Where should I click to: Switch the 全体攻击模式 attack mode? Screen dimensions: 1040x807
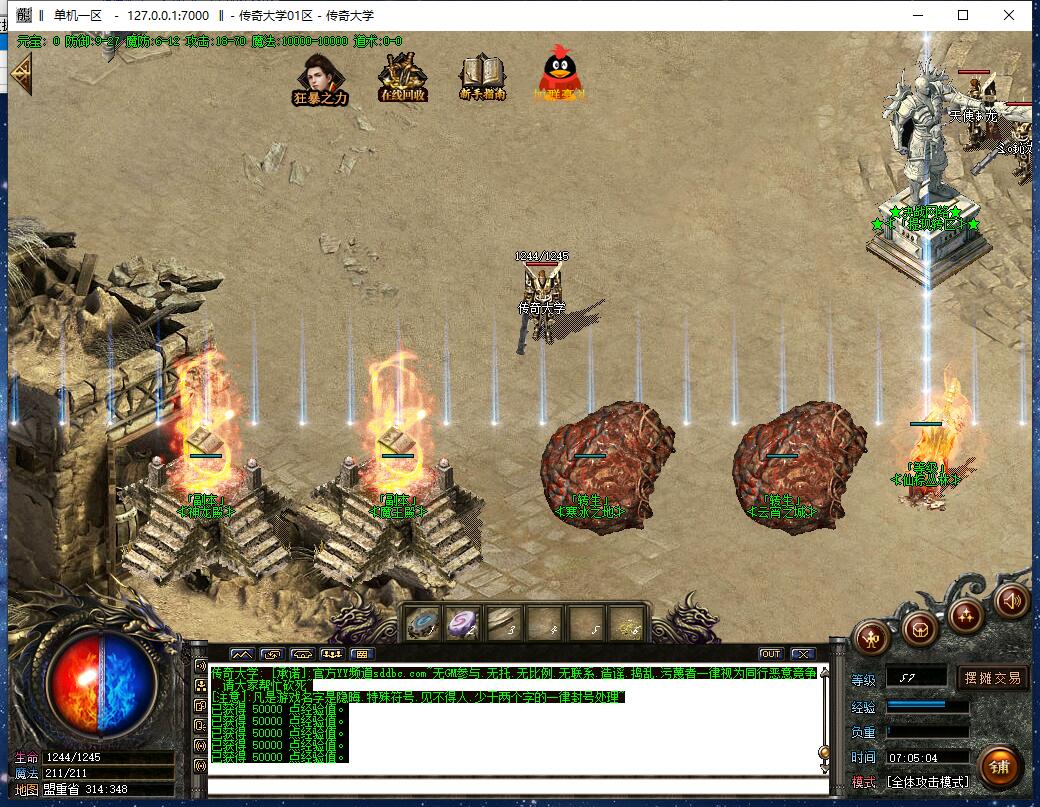(927, 782)
